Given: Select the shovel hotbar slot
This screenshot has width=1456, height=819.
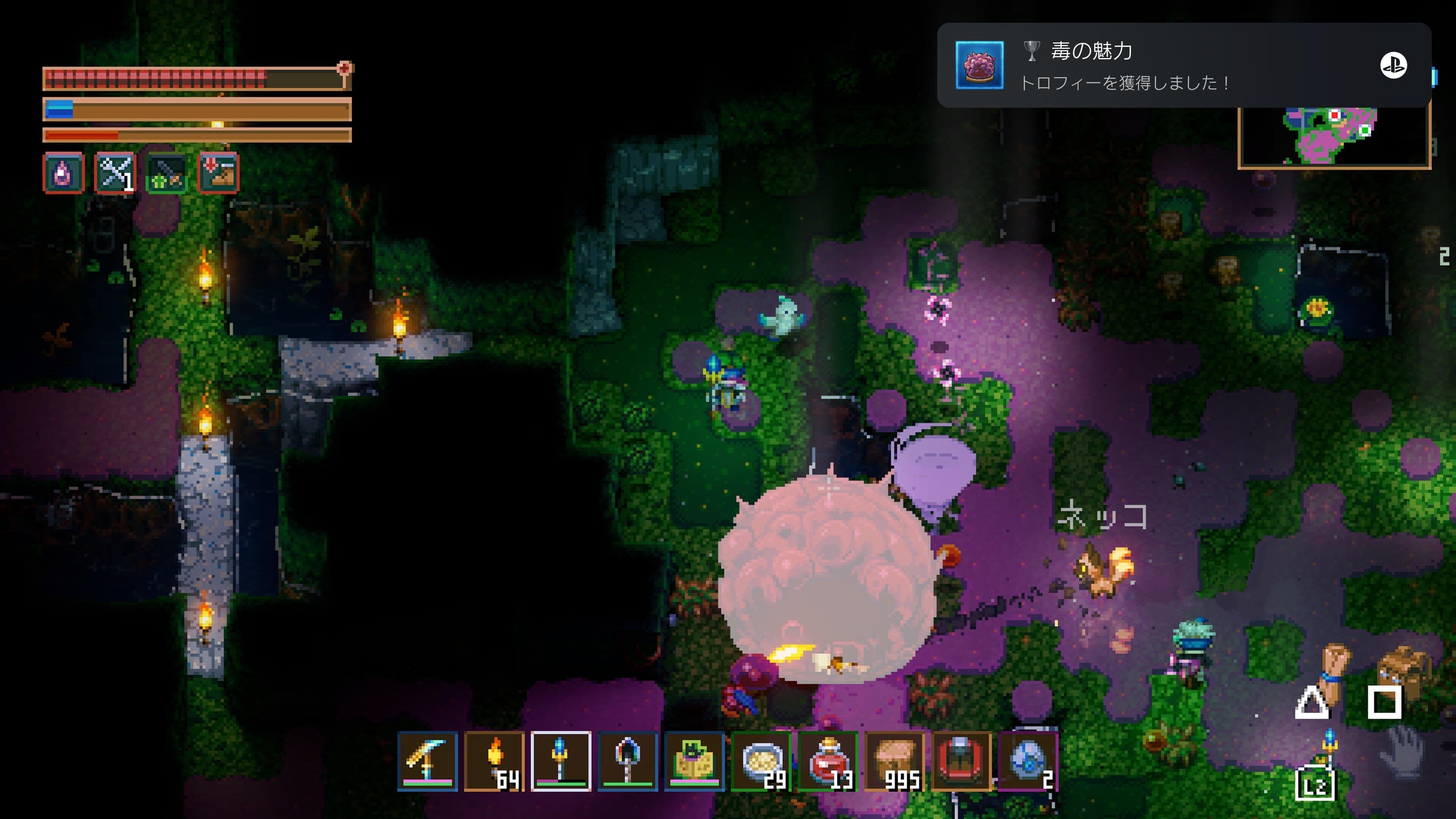Looking at the screenshot, I should click(x=628, y=761).
